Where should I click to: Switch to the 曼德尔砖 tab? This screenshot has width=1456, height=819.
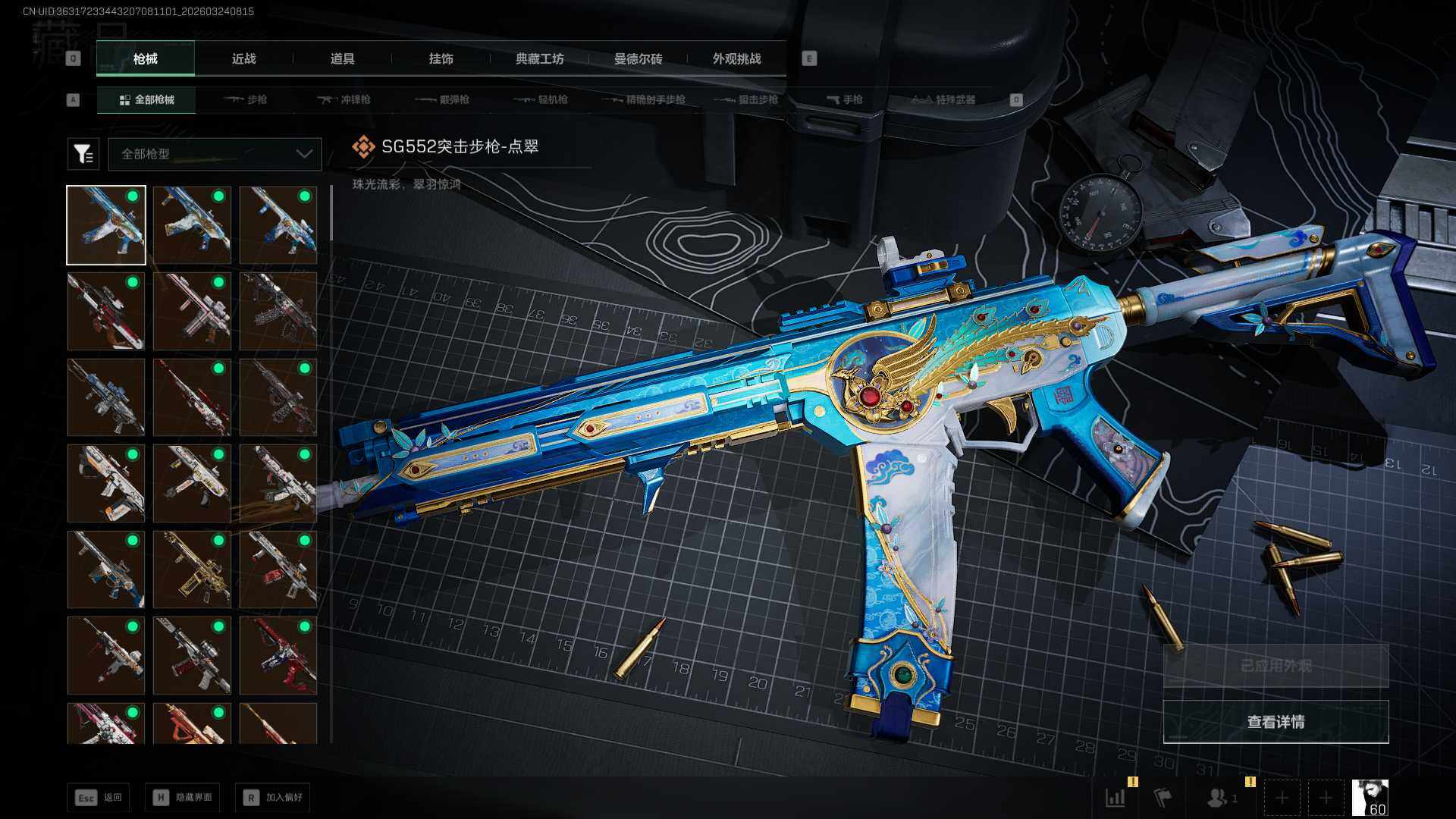638,58
